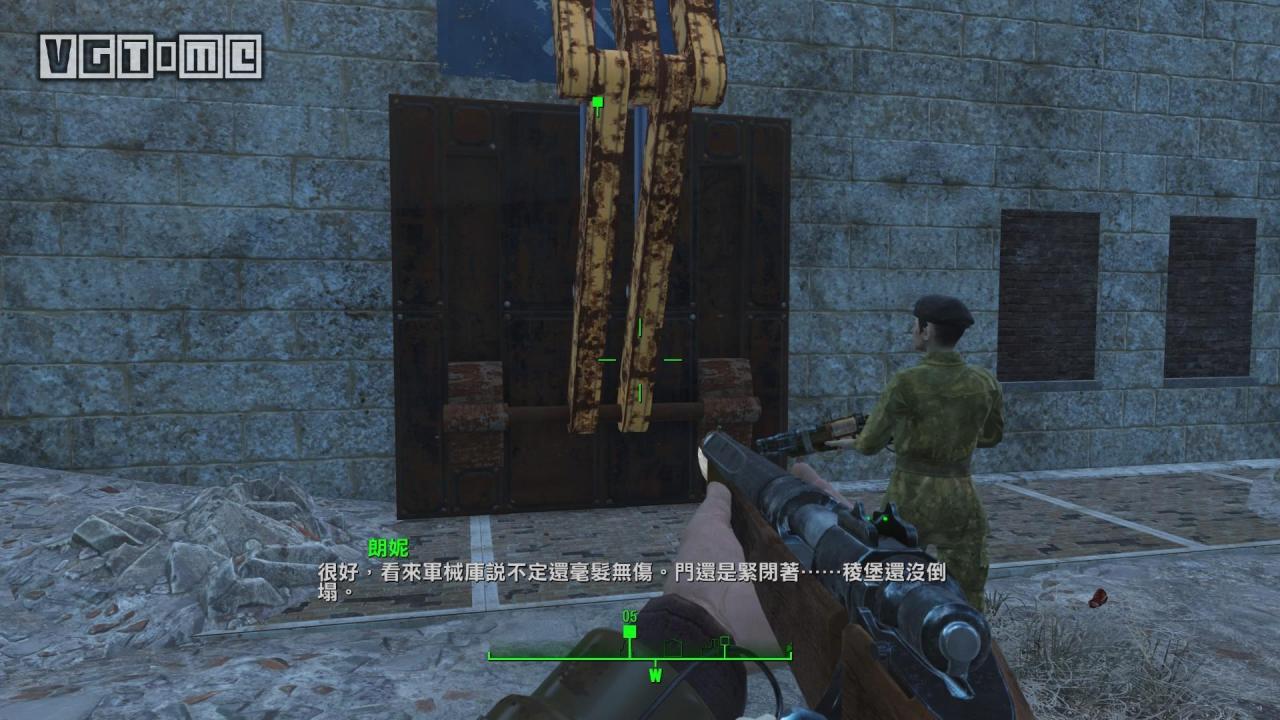
Task: Click the horizontal compass bar at the bottom
Action: 640,658
